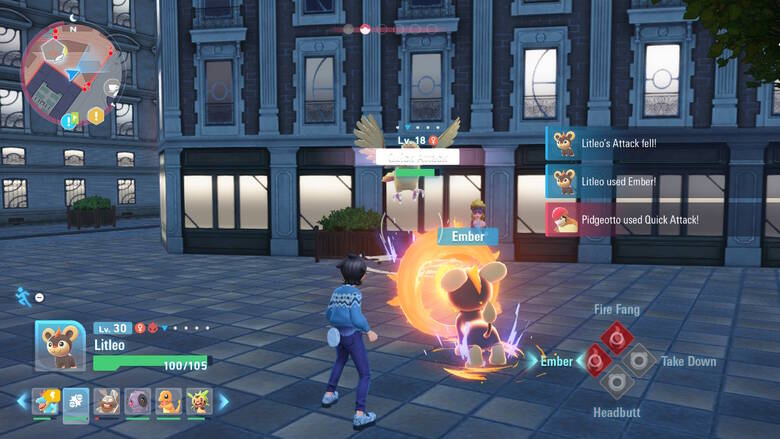Switch to the Charmander party slot

click(169, 402)
